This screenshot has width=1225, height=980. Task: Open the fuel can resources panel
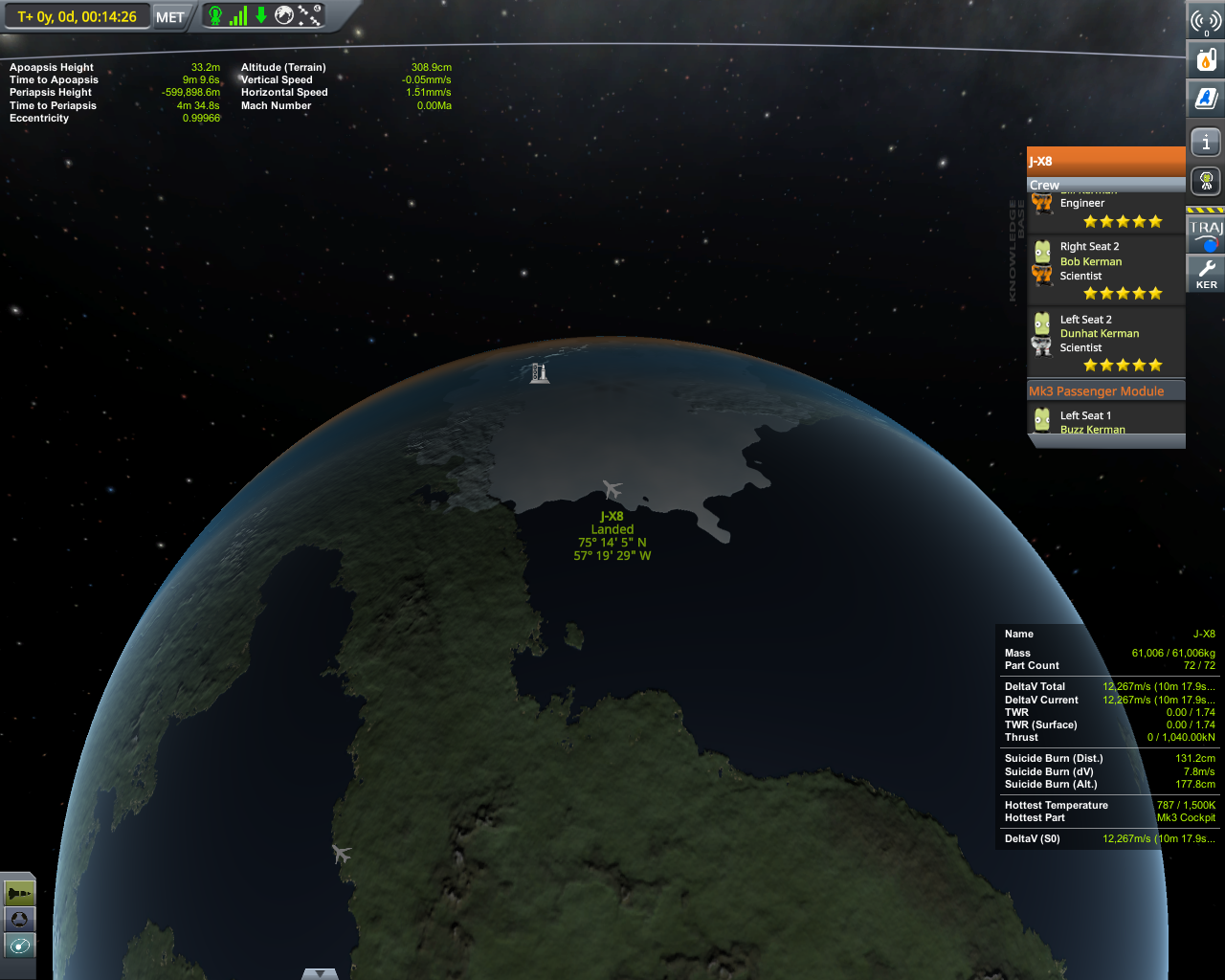(x=1206, y=59)
